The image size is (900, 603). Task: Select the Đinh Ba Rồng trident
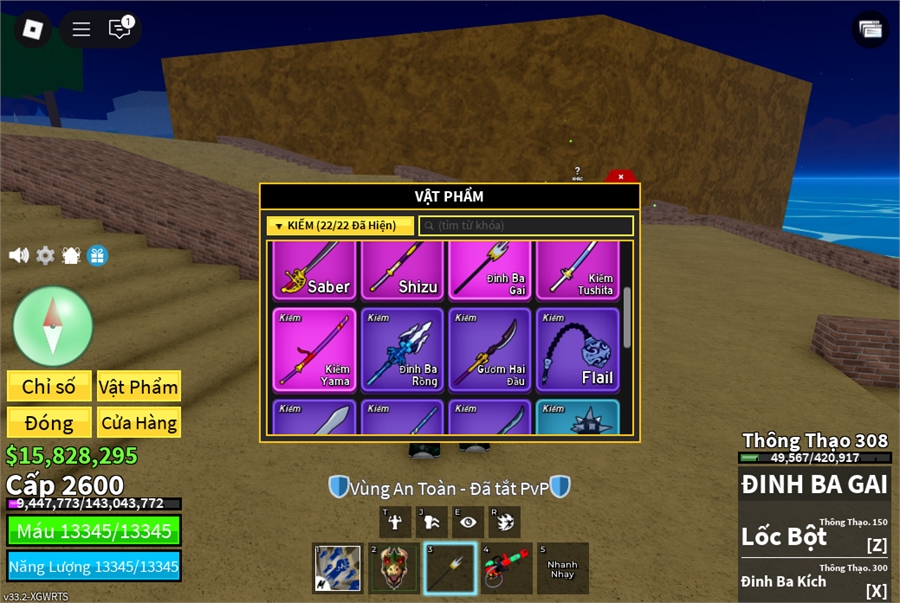click(402, 349)
